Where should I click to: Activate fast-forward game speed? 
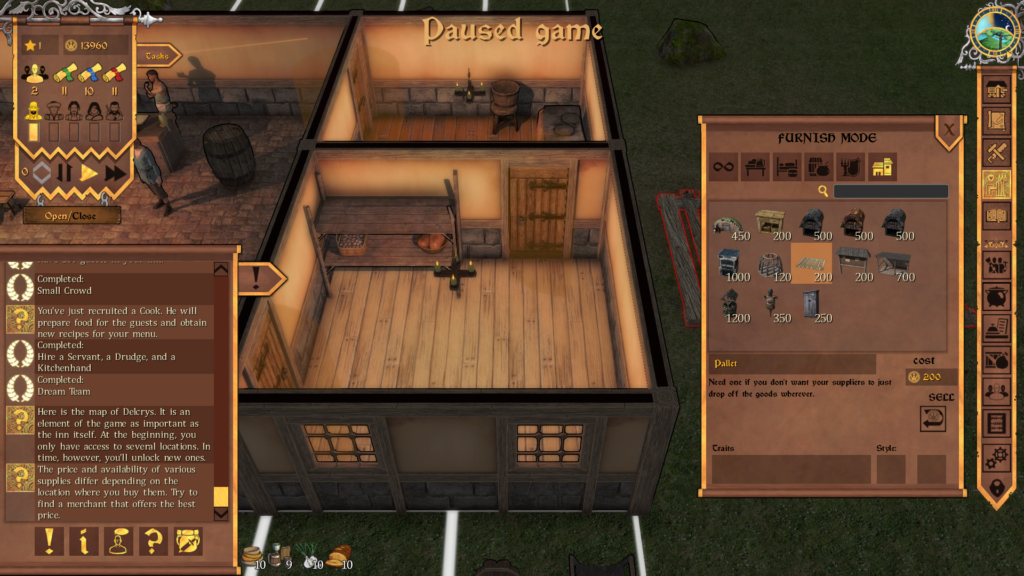point(115,173)
